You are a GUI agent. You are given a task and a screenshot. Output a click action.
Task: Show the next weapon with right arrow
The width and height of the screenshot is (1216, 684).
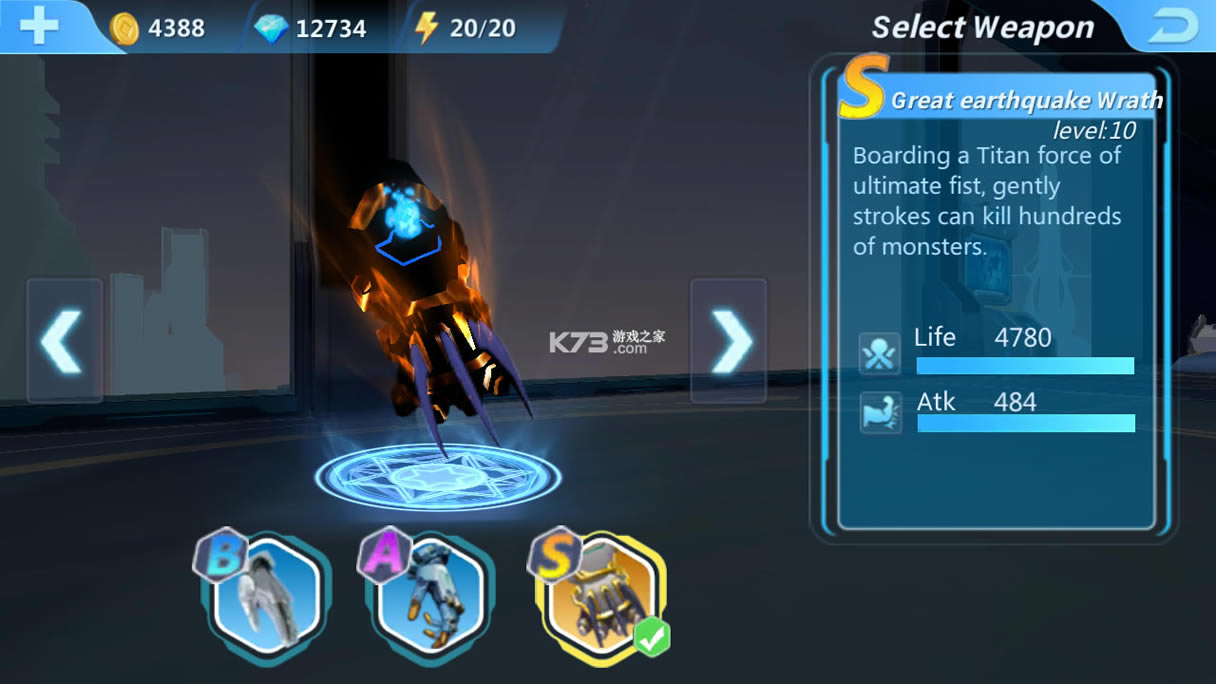pos(729,341)
